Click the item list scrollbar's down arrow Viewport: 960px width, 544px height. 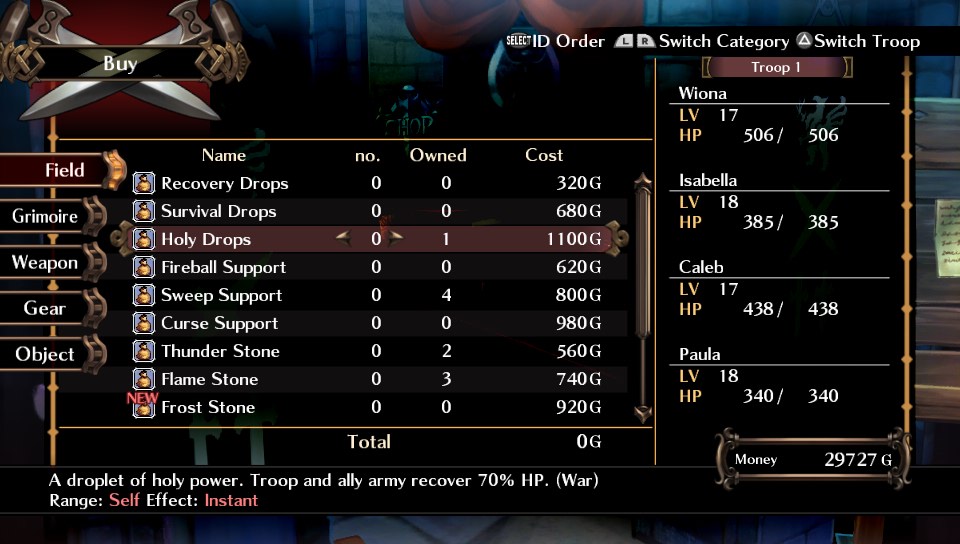[643, 412]
